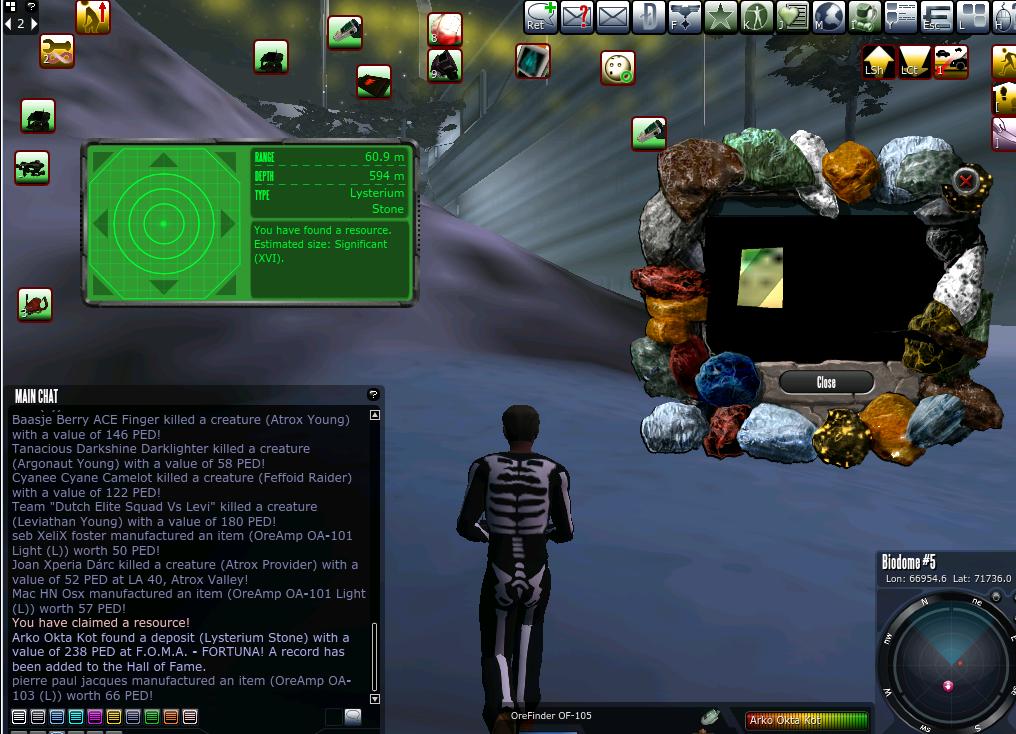Open Main Chat help question mark

[373, 395]
